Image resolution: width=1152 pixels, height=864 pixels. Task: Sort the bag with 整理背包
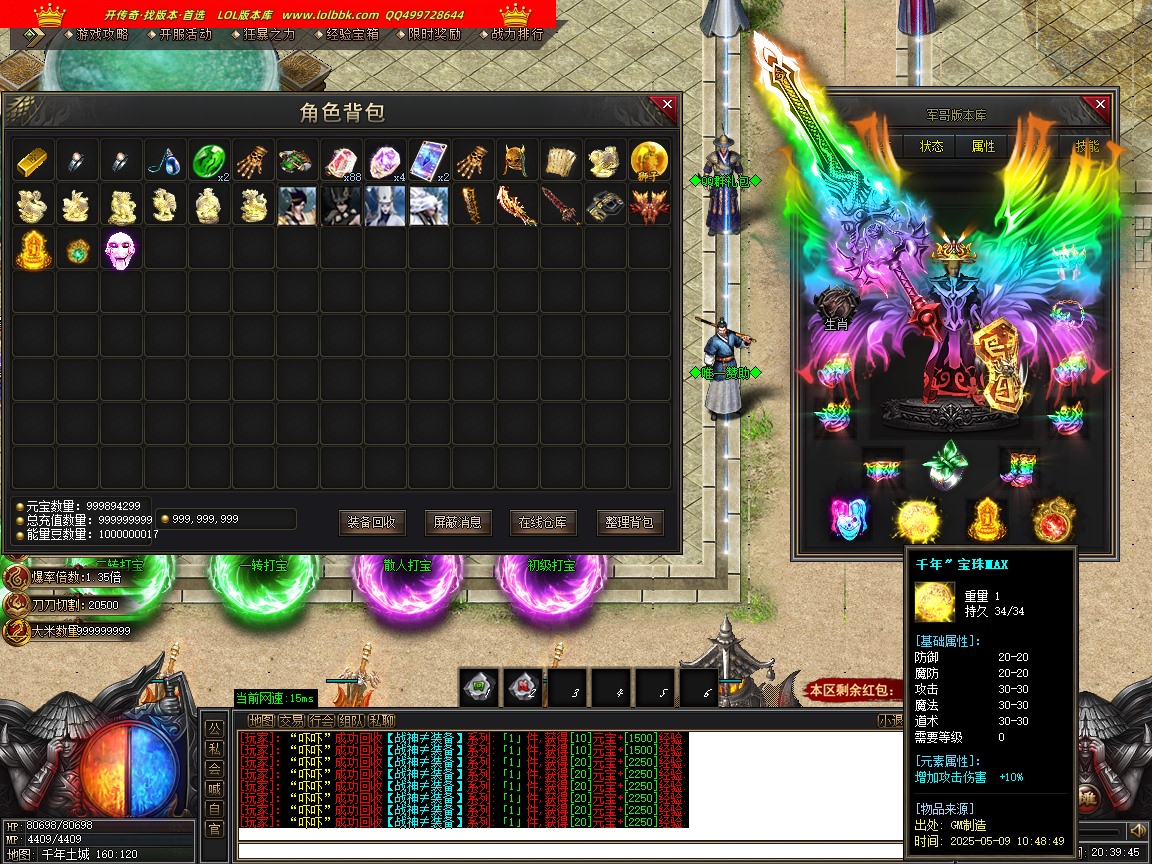click(x=630, y=522)
